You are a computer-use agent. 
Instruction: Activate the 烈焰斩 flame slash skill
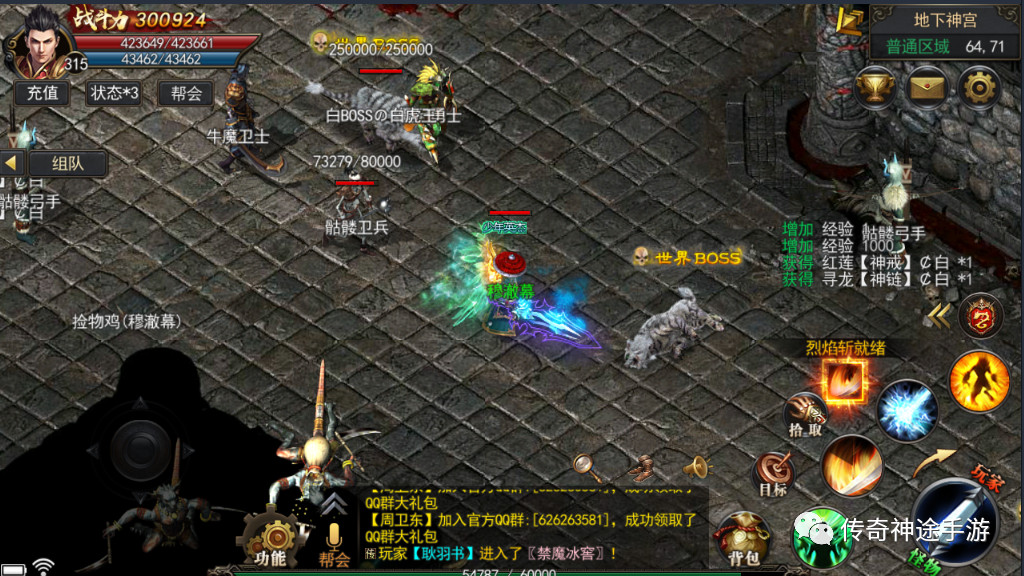(844, 380)
